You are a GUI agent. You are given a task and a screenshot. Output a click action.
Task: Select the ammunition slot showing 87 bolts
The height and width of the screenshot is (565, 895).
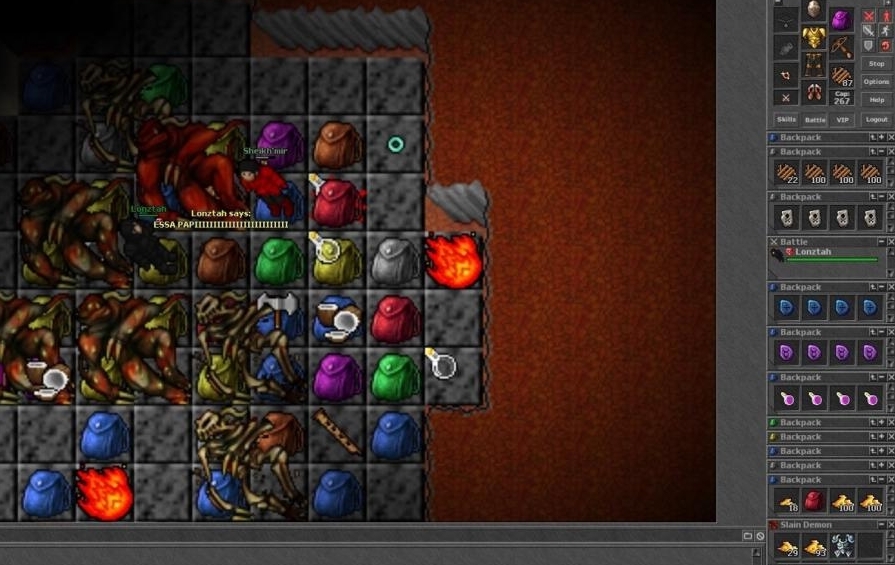[842, 74]
